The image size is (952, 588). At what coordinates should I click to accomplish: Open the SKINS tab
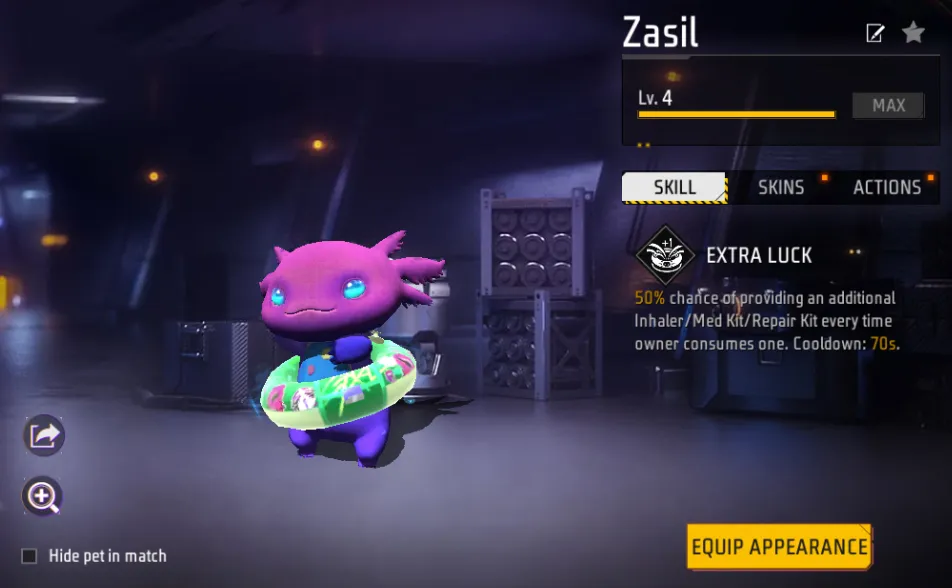(781, 187)
